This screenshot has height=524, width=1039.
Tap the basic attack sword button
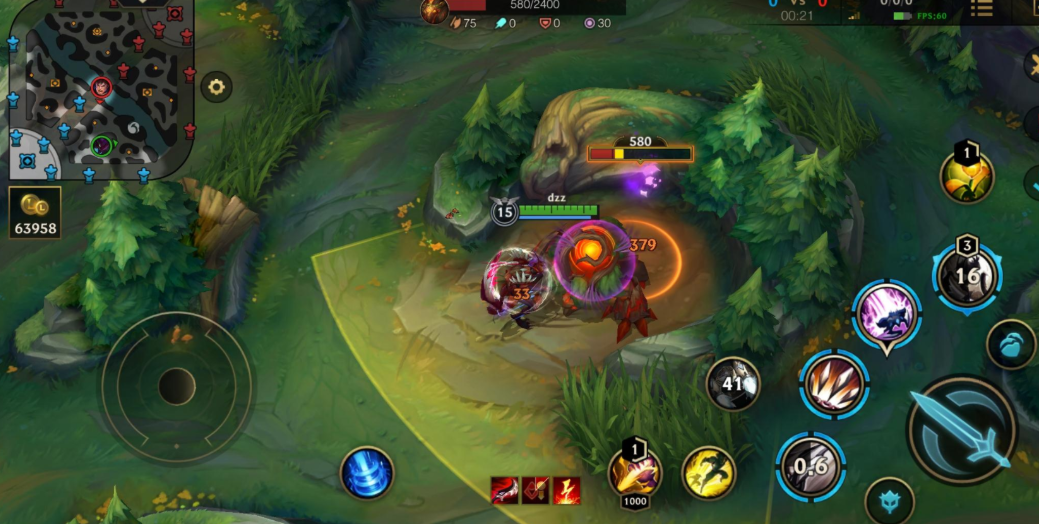[x=961, y=430]
